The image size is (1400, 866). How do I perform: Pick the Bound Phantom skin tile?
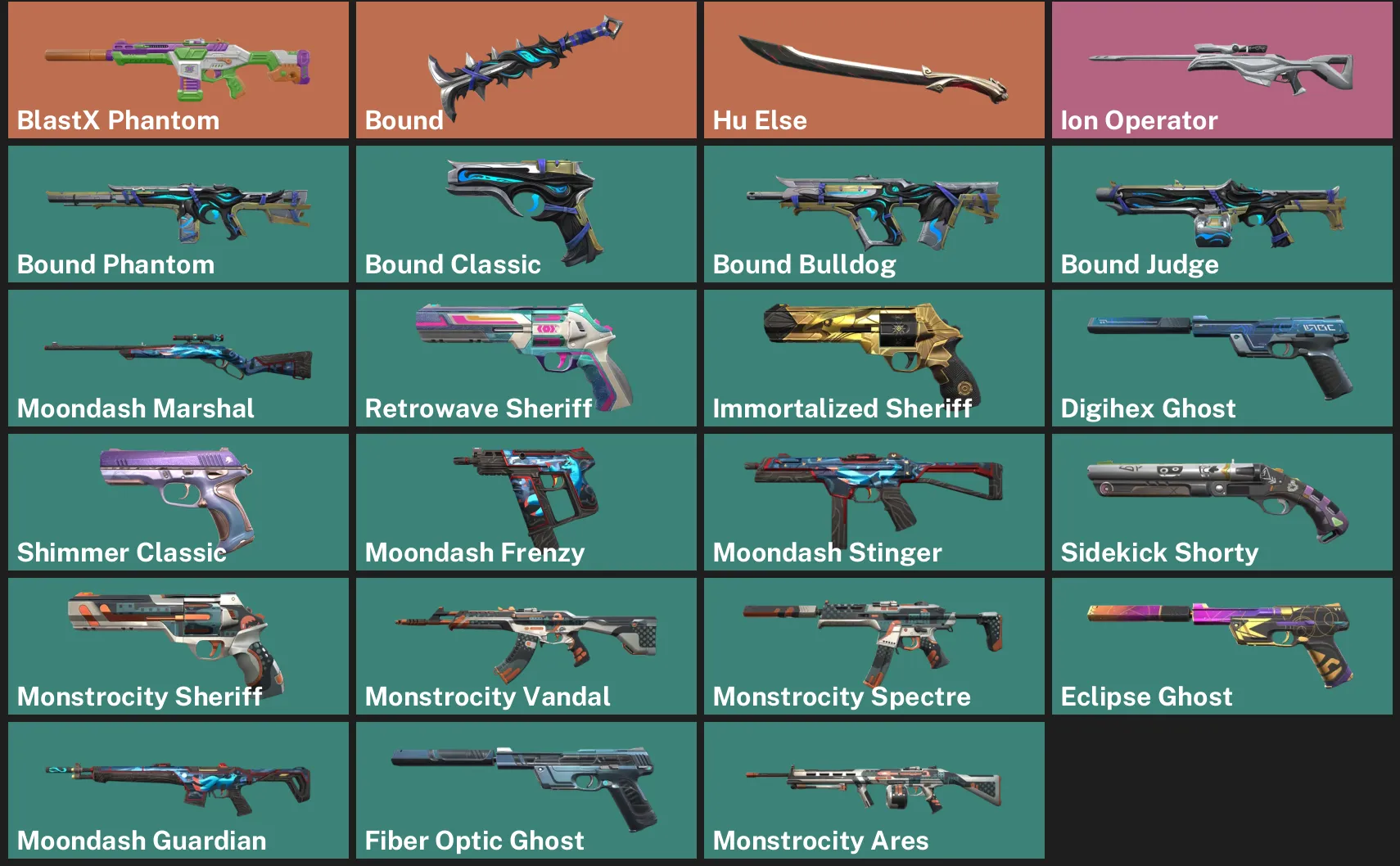coord(178,214)
